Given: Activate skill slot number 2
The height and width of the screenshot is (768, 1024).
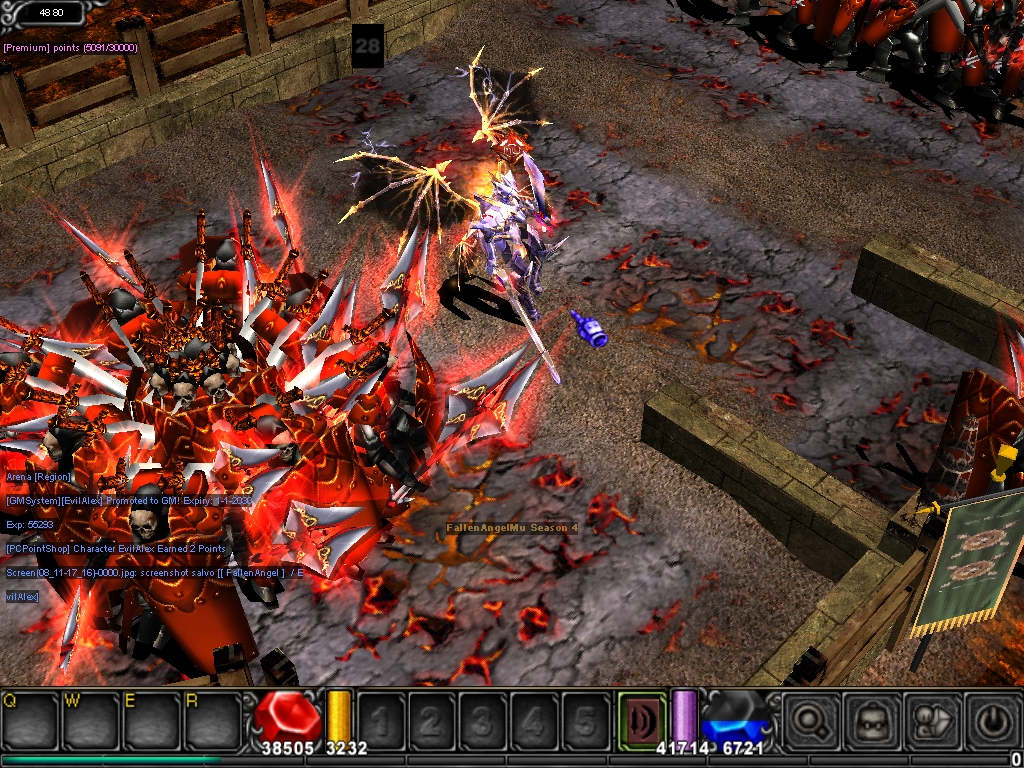Looking at the screenshot, I should [432, 719].
